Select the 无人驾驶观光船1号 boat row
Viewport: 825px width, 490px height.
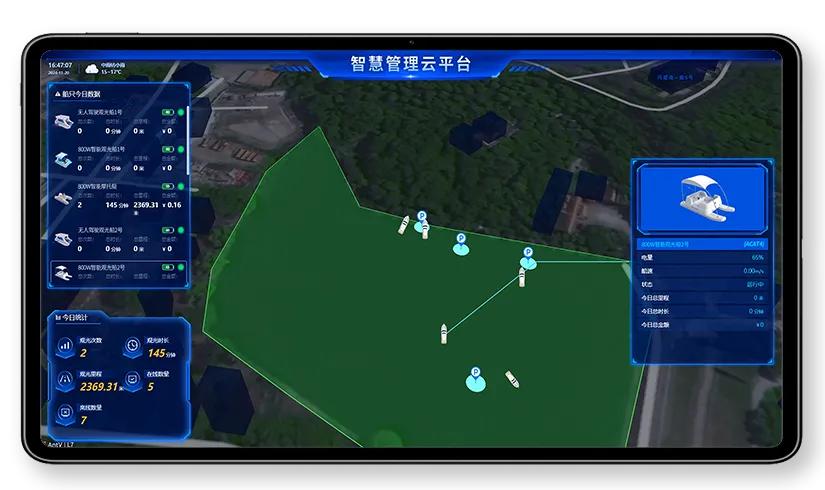(118, 121)
